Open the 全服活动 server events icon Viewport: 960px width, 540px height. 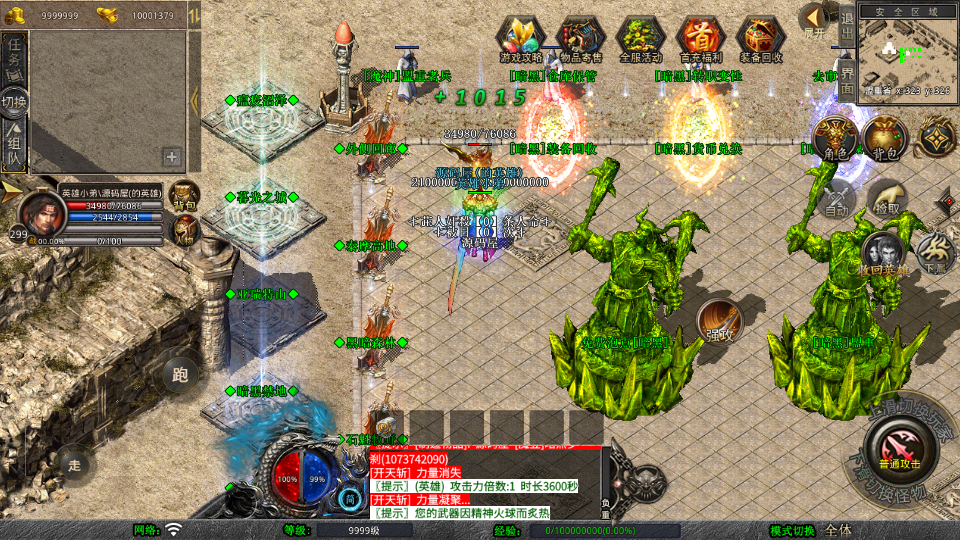tap(641, 39)
